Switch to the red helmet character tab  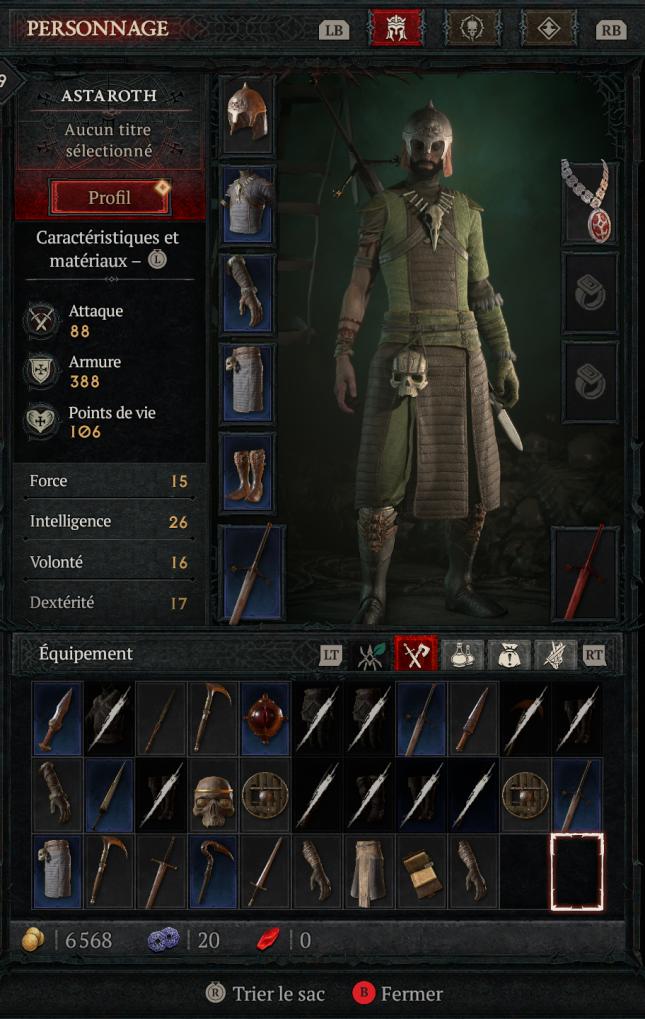tap(396, 29)
